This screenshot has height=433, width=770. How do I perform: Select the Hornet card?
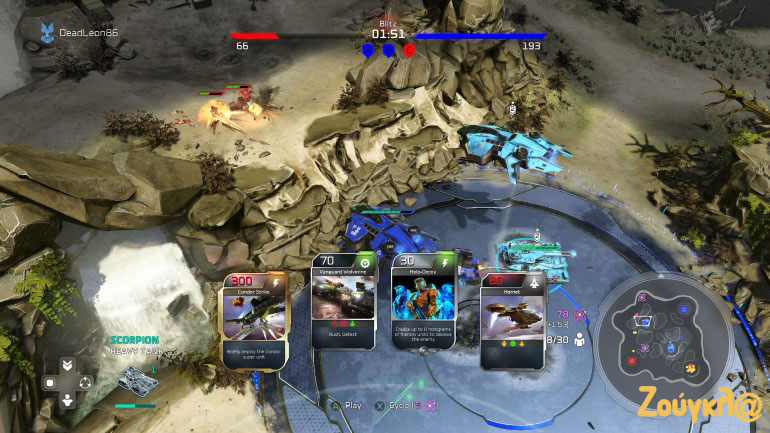pyautogui.click(x=513, y=321)
